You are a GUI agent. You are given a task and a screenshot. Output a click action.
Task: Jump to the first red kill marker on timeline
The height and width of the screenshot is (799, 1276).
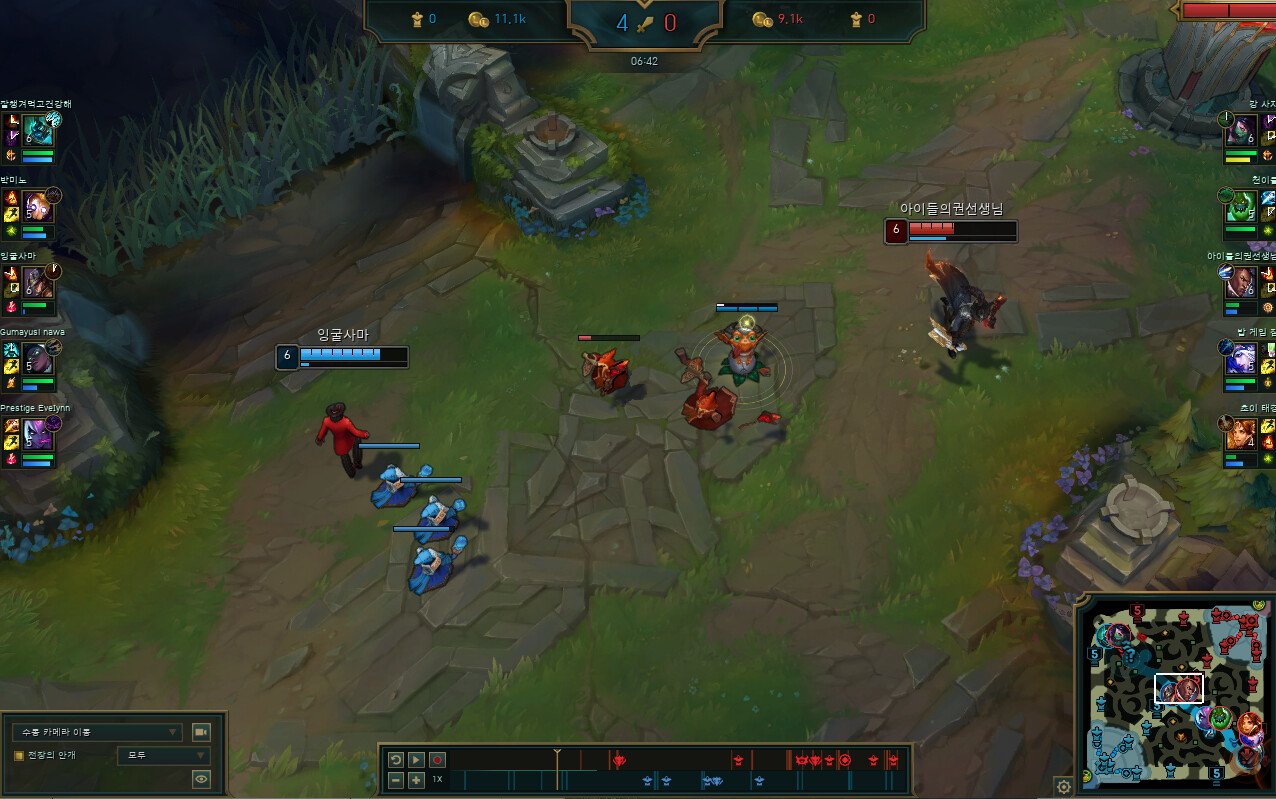tap(619, 761)
